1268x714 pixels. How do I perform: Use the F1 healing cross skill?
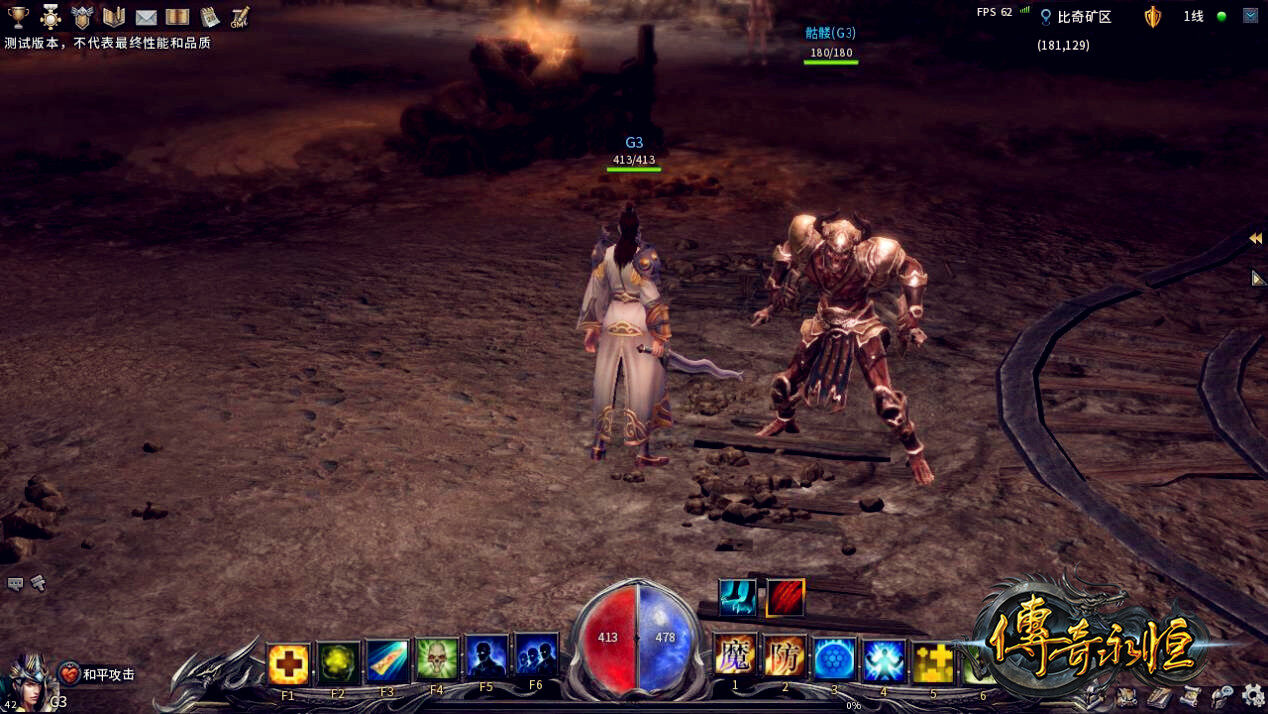[288, 662]
